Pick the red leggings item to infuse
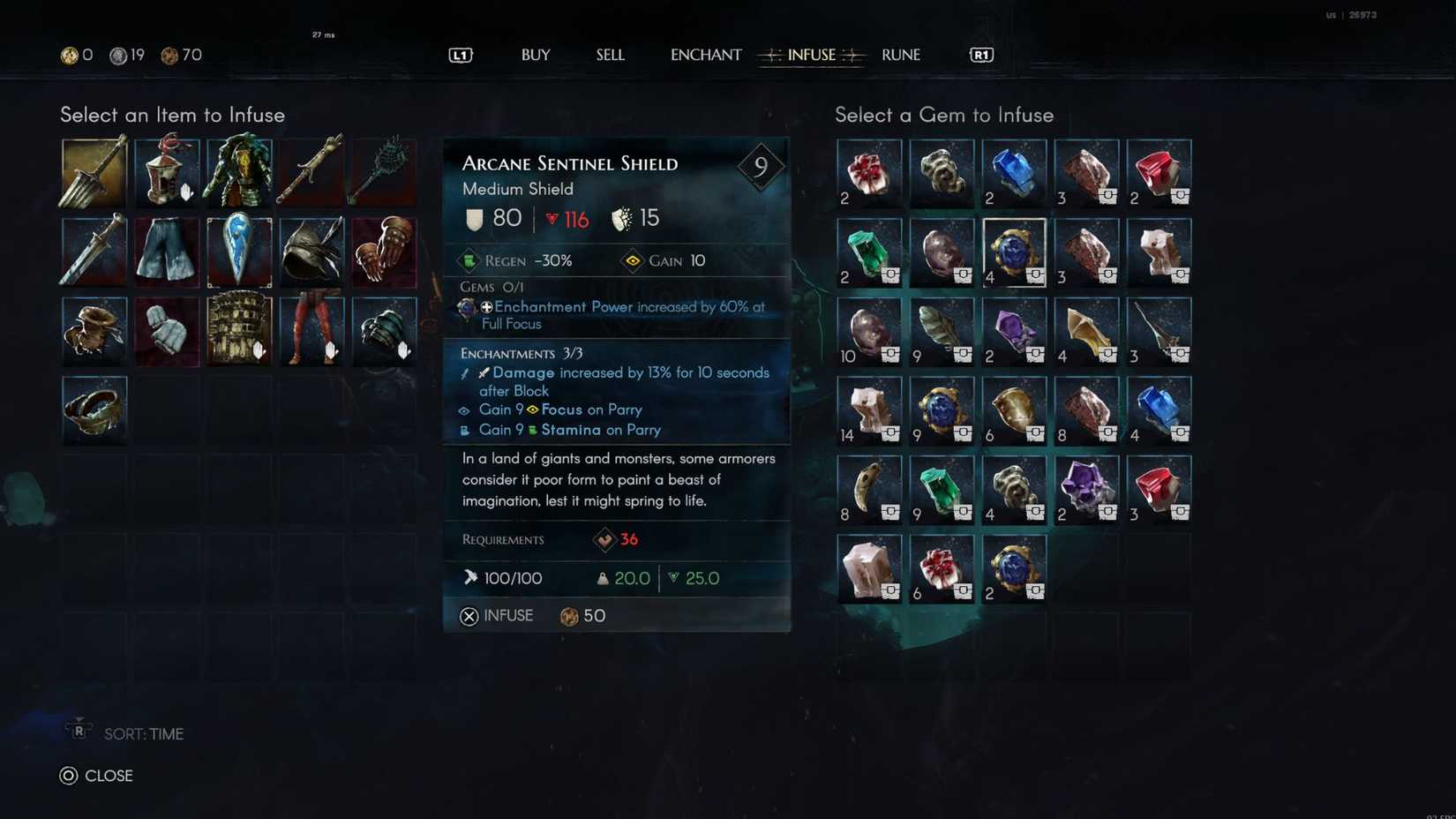 coord(311,331)
